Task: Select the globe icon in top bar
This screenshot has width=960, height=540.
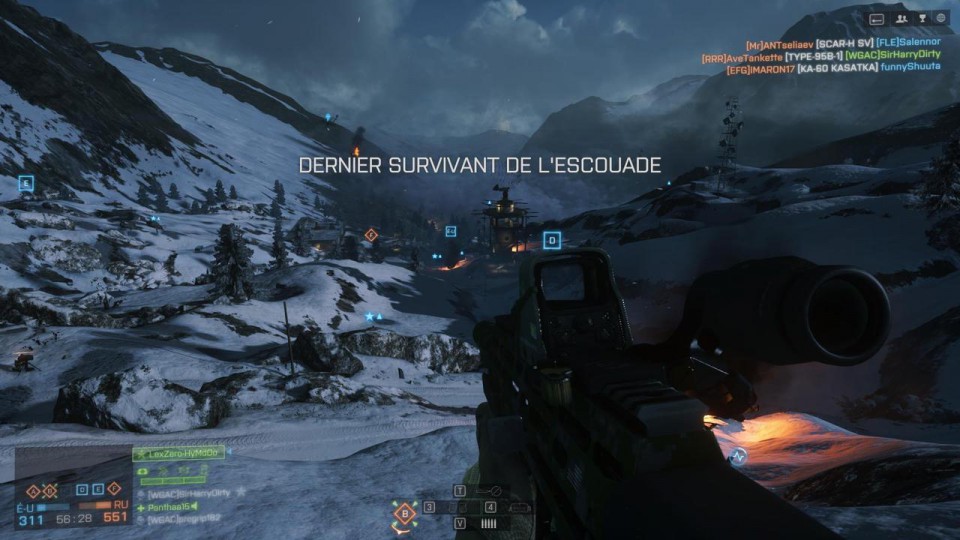Action: [x=941, y=18]
